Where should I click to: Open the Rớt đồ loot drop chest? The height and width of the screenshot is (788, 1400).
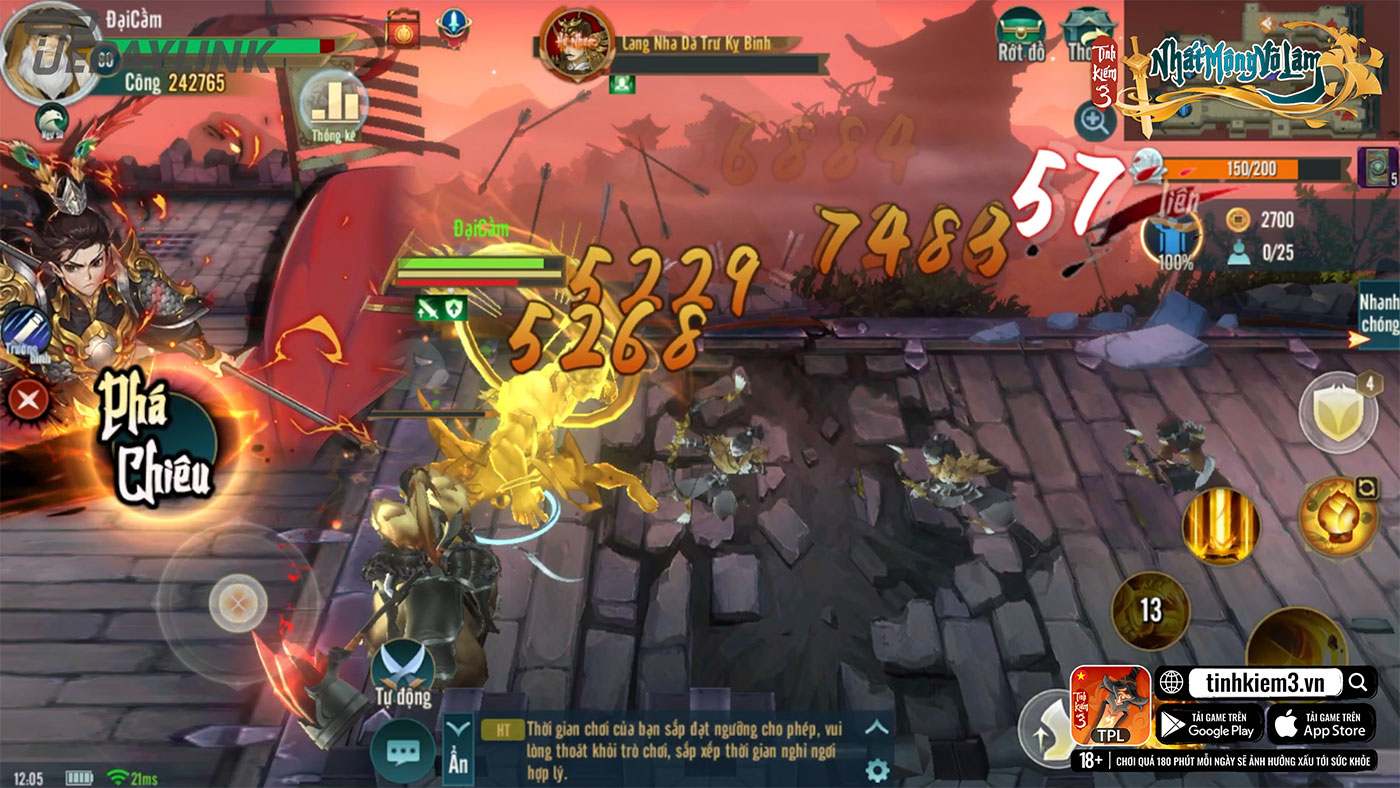click(x=1020, y=35)
